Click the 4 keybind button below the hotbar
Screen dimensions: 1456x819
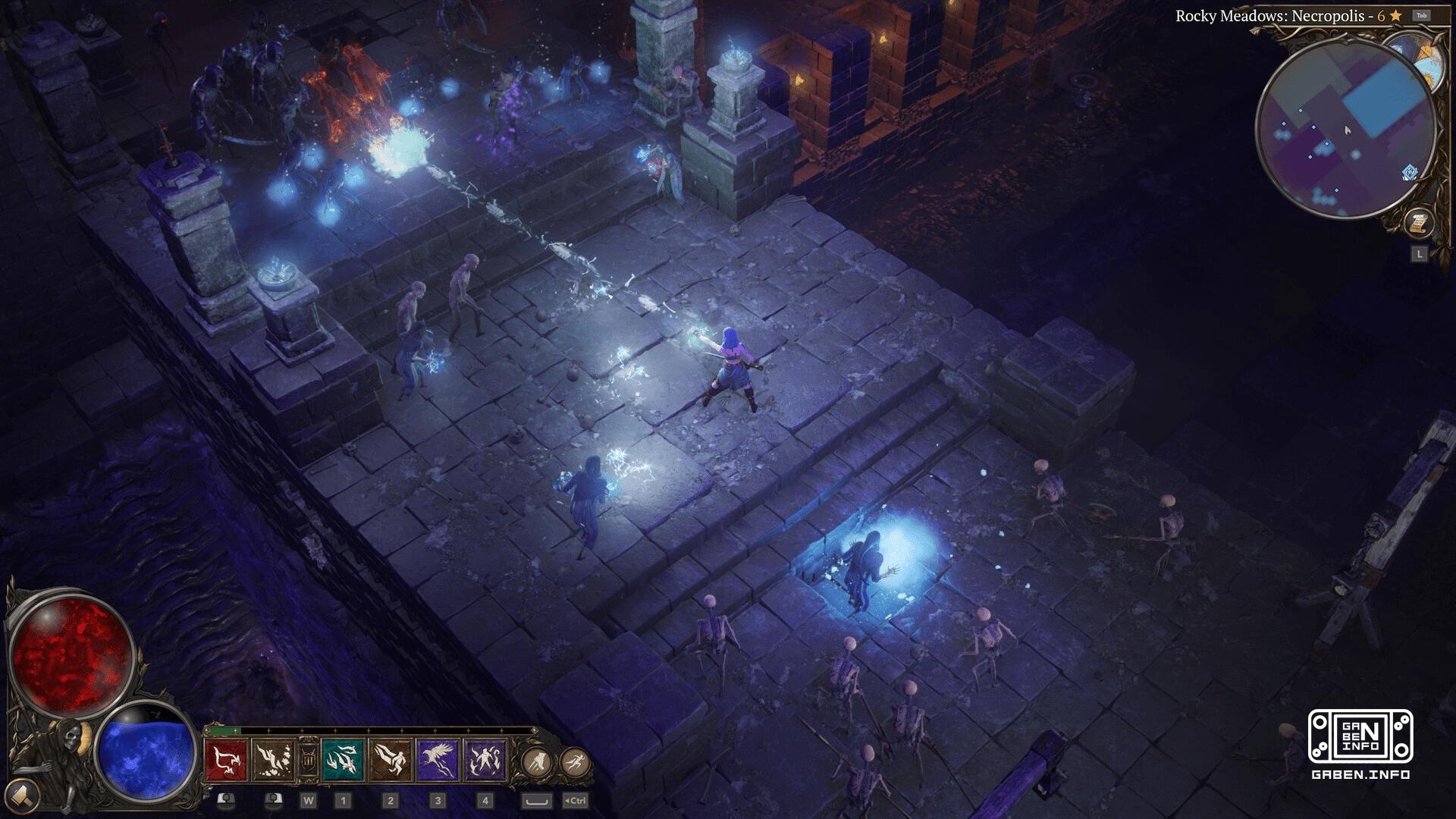485,801
